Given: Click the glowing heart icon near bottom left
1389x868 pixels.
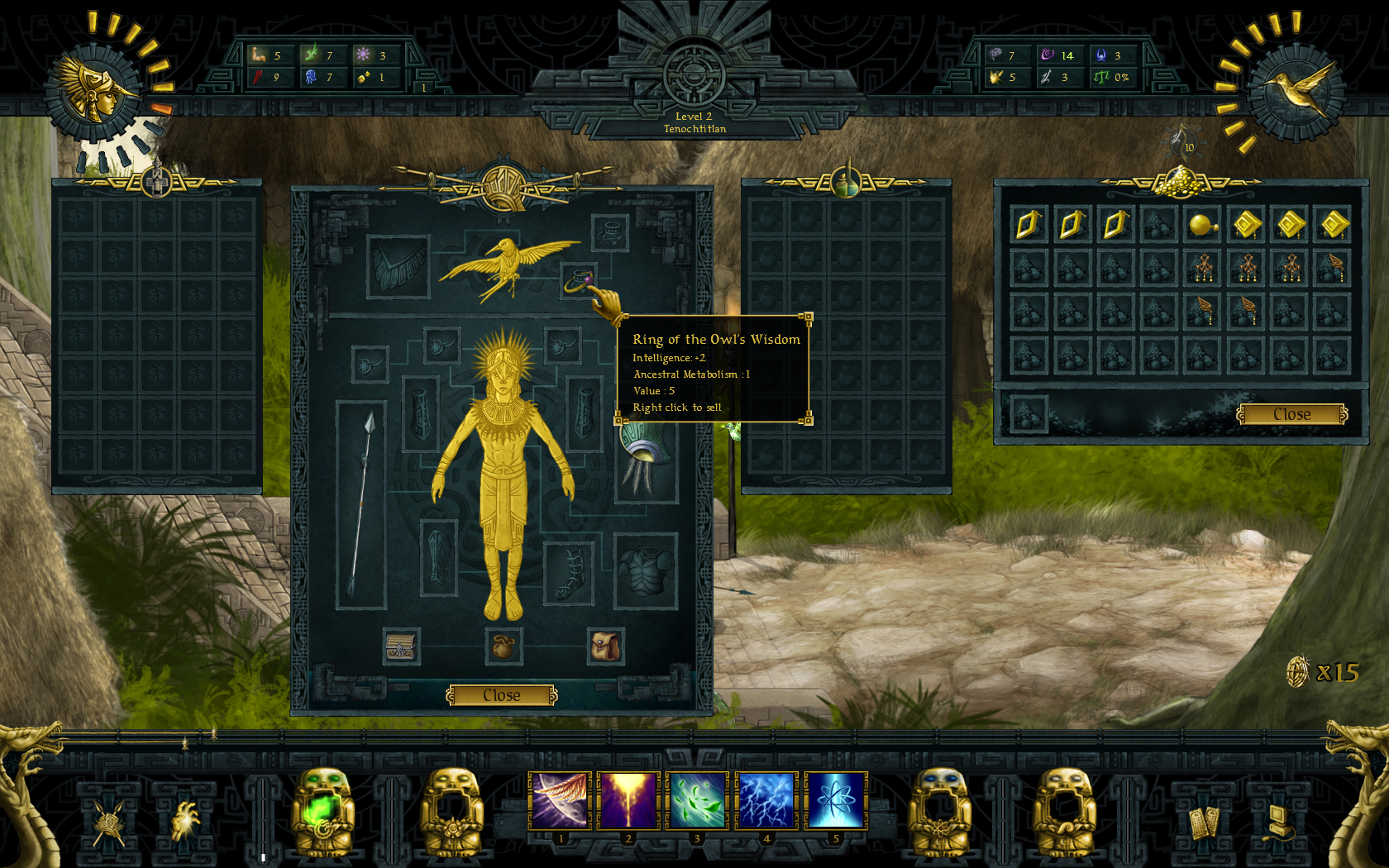Looking at the screenshot, I should (x=186, y=818).
